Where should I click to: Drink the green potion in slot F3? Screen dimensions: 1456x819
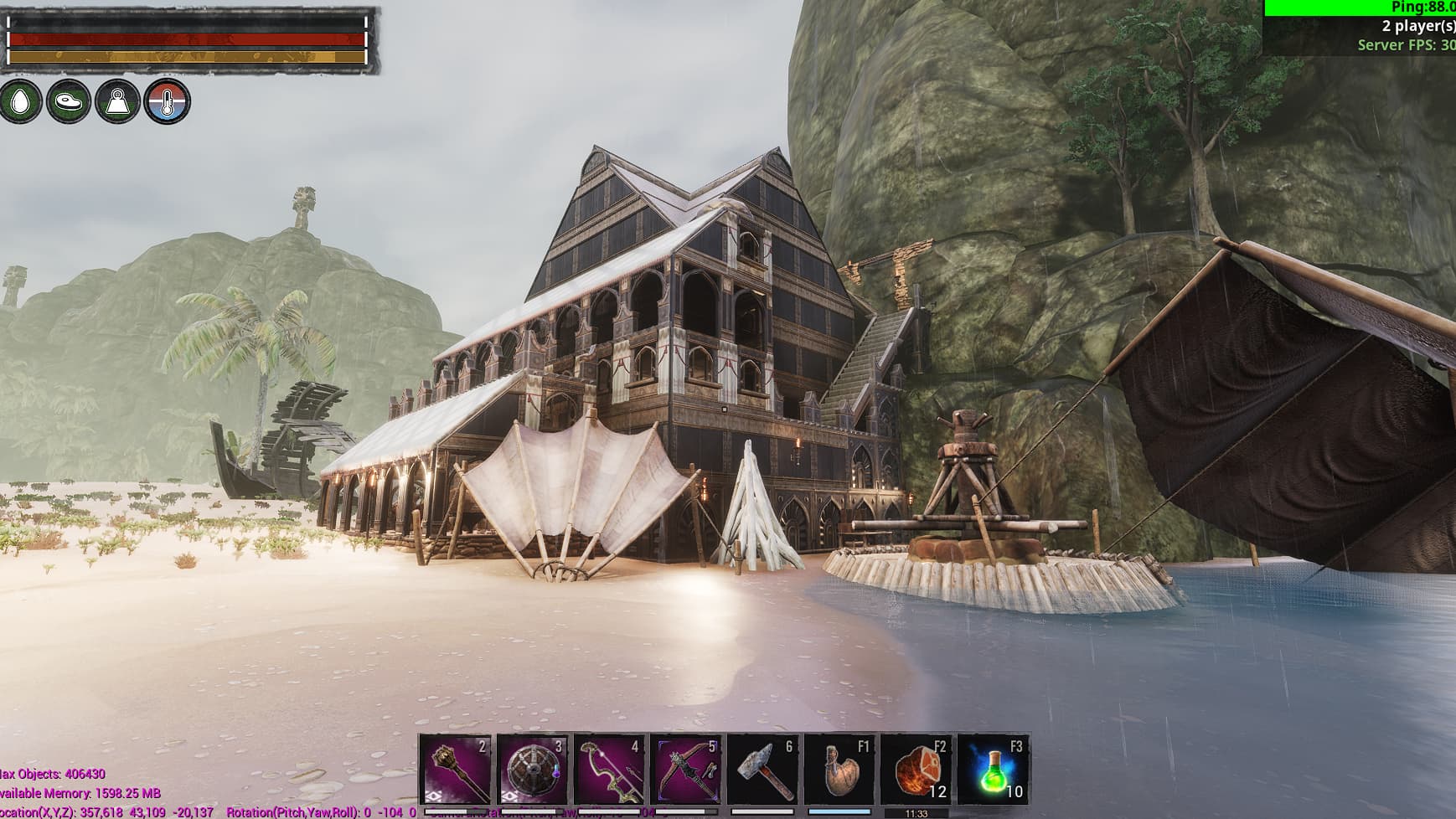[993, 770]
